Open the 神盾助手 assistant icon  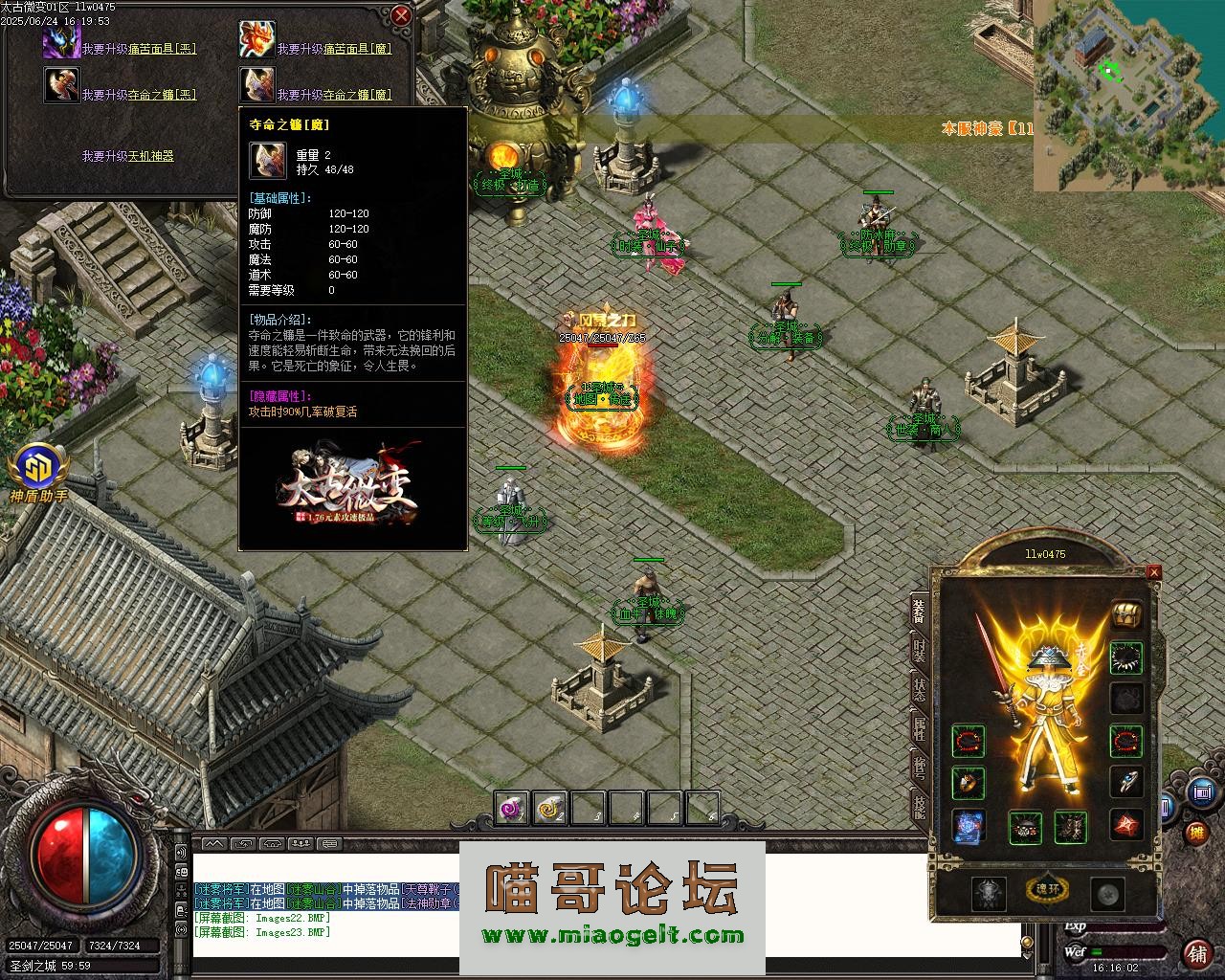point(38,469)
